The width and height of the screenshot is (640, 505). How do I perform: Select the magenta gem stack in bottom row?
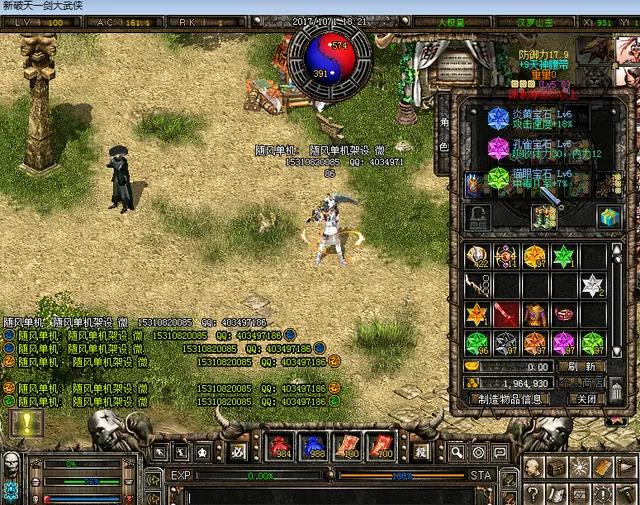tap(565, 343)
